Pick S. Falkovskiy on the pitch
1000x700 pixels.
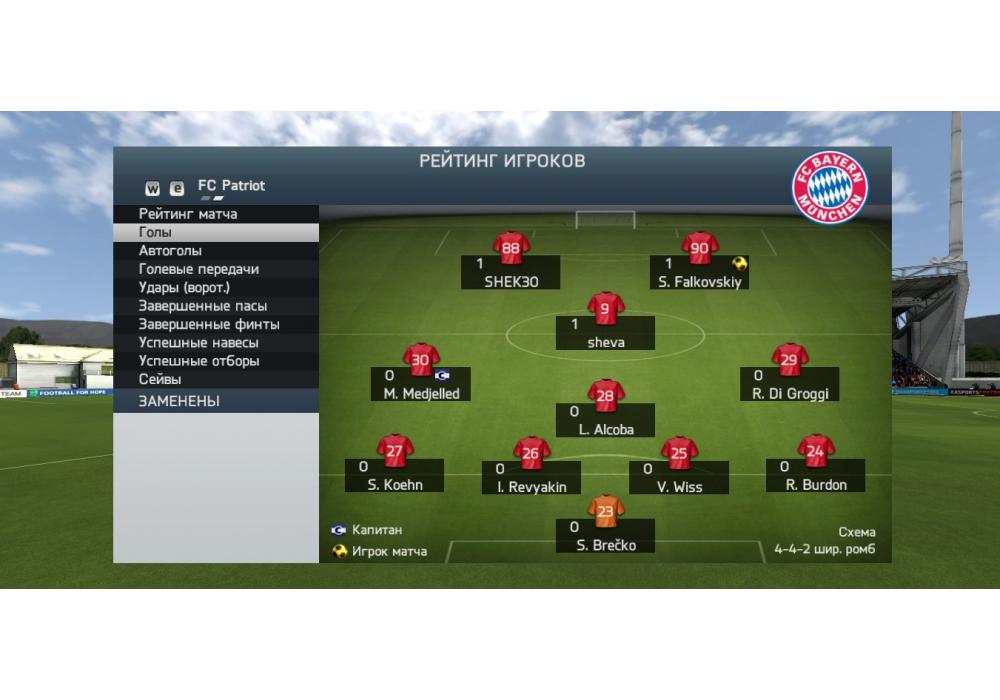(700, 263)
